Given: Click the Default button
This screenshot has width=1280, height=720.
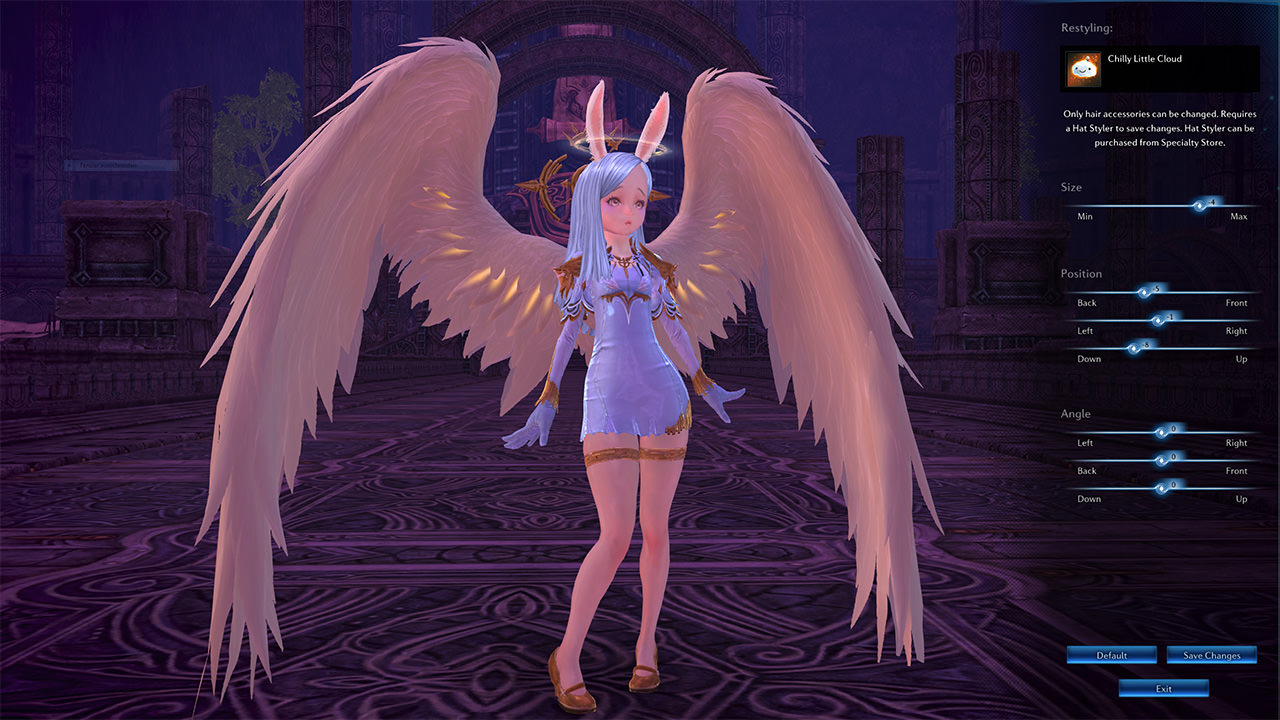Looking at the screenshot, I should point(1111,655).
